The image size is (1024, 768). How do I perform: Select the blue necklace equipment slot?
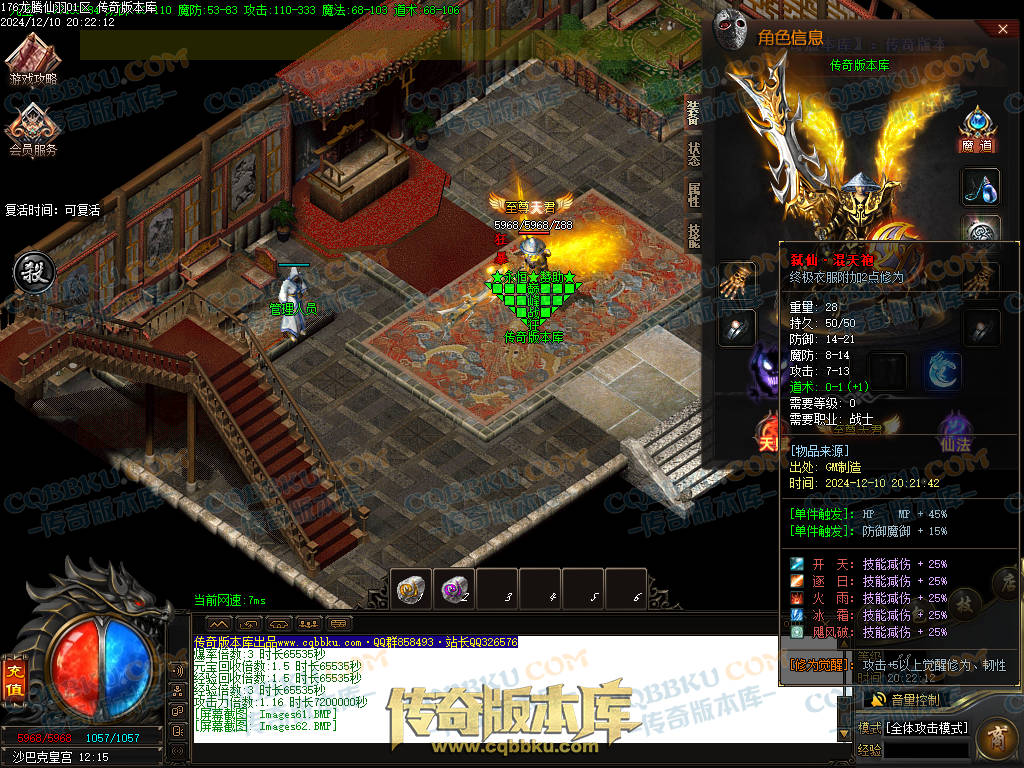[x=980, y=187]
